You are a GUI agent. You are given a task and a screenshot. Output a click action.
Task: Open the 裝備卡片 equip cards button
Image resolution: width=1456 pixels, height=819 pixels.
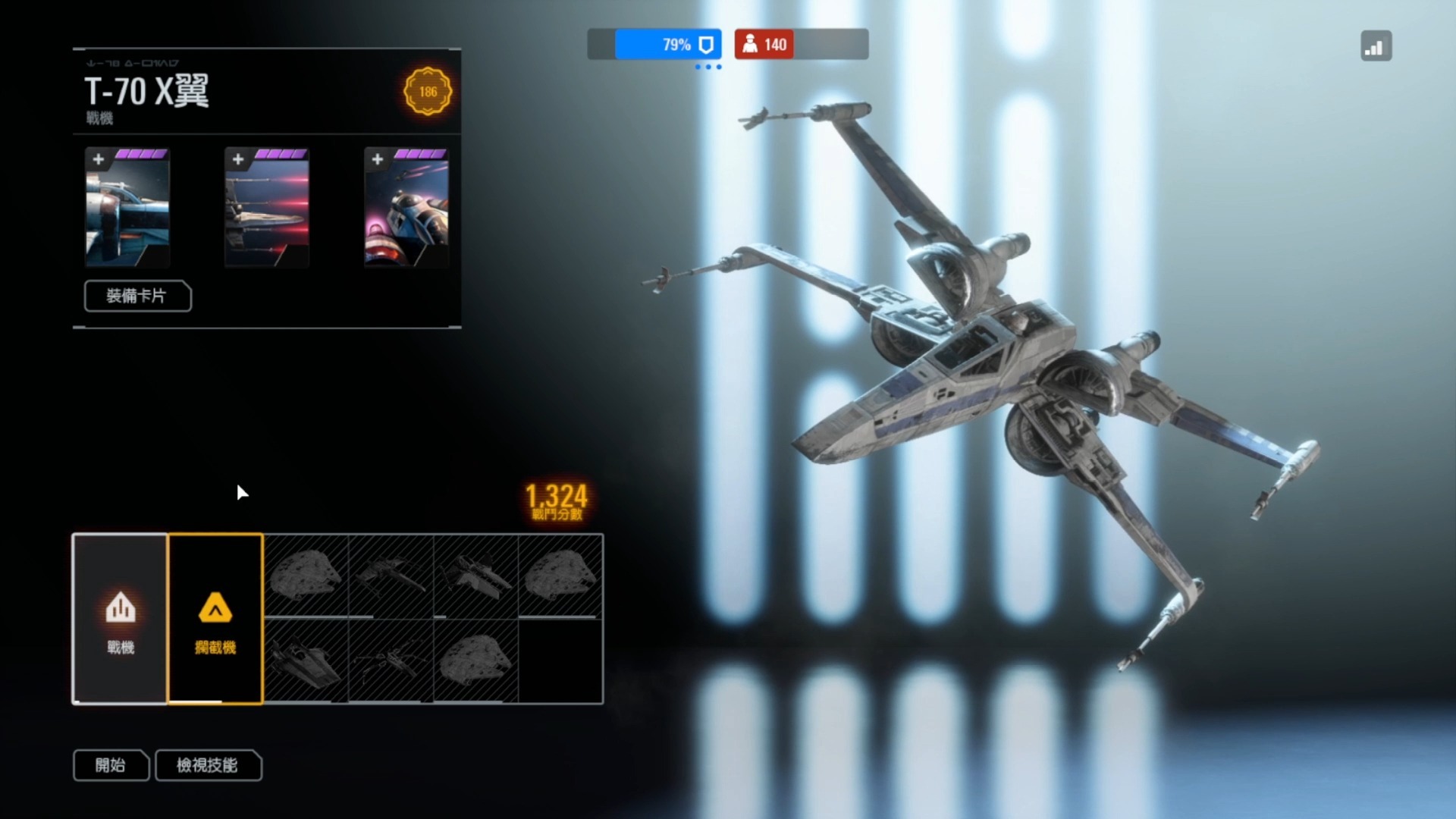(137, 296)
